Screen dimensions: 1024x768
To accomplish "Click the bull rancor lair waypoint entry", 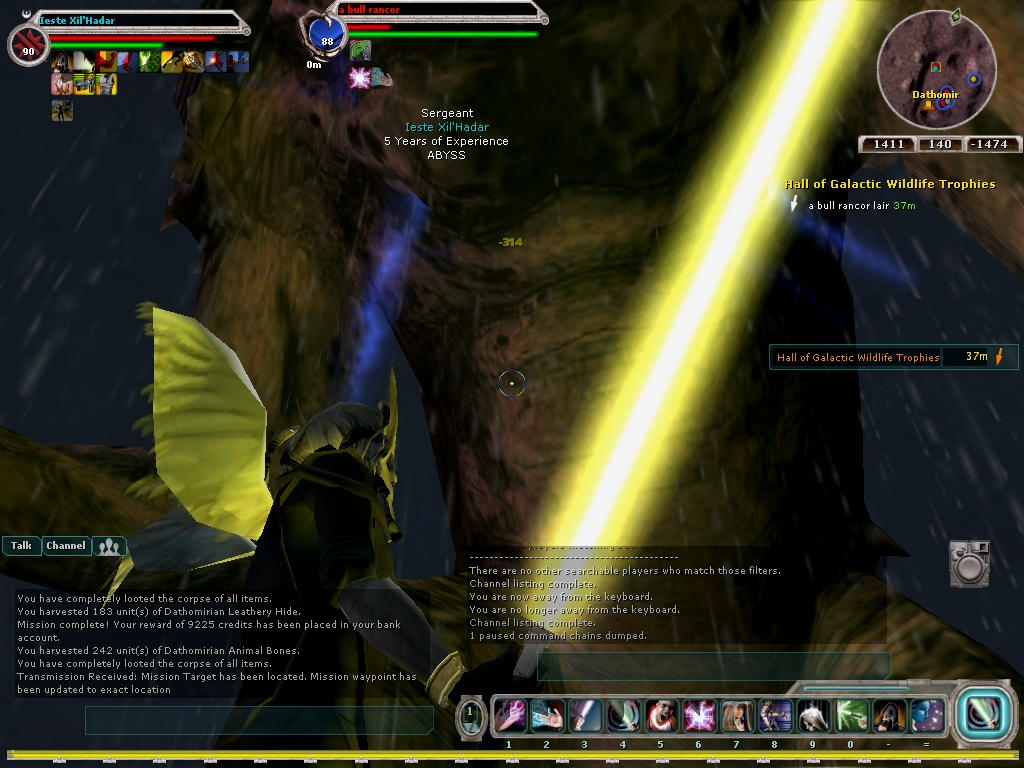I will (861, 206).
